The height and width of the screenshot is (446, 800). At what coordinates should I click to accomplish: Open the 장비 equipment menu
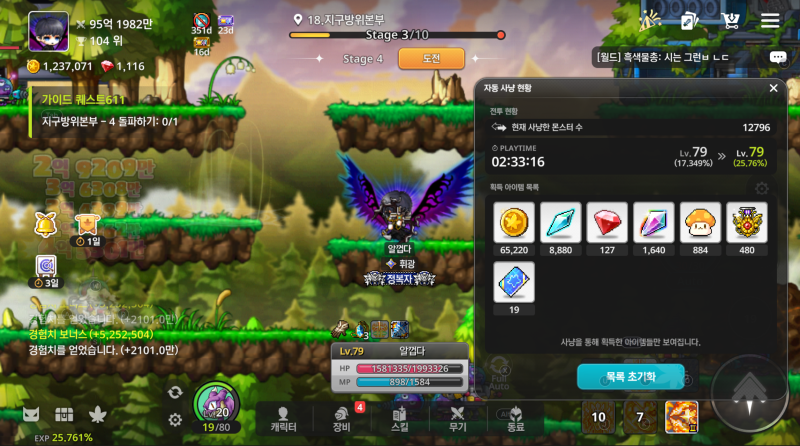click(342, 419)
